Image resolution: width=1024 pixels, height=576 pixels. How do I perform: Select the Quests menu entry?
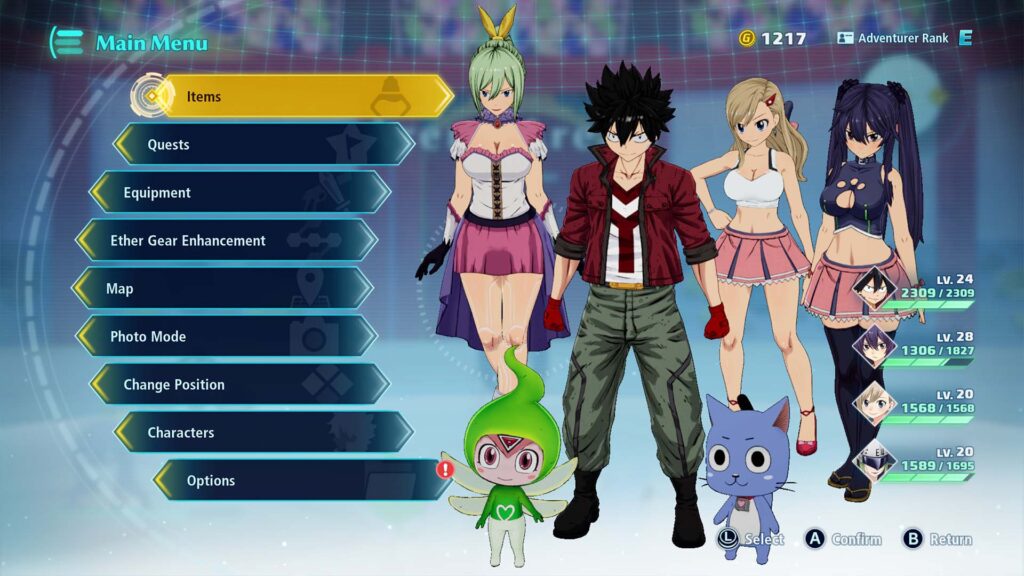click(265, 145)
